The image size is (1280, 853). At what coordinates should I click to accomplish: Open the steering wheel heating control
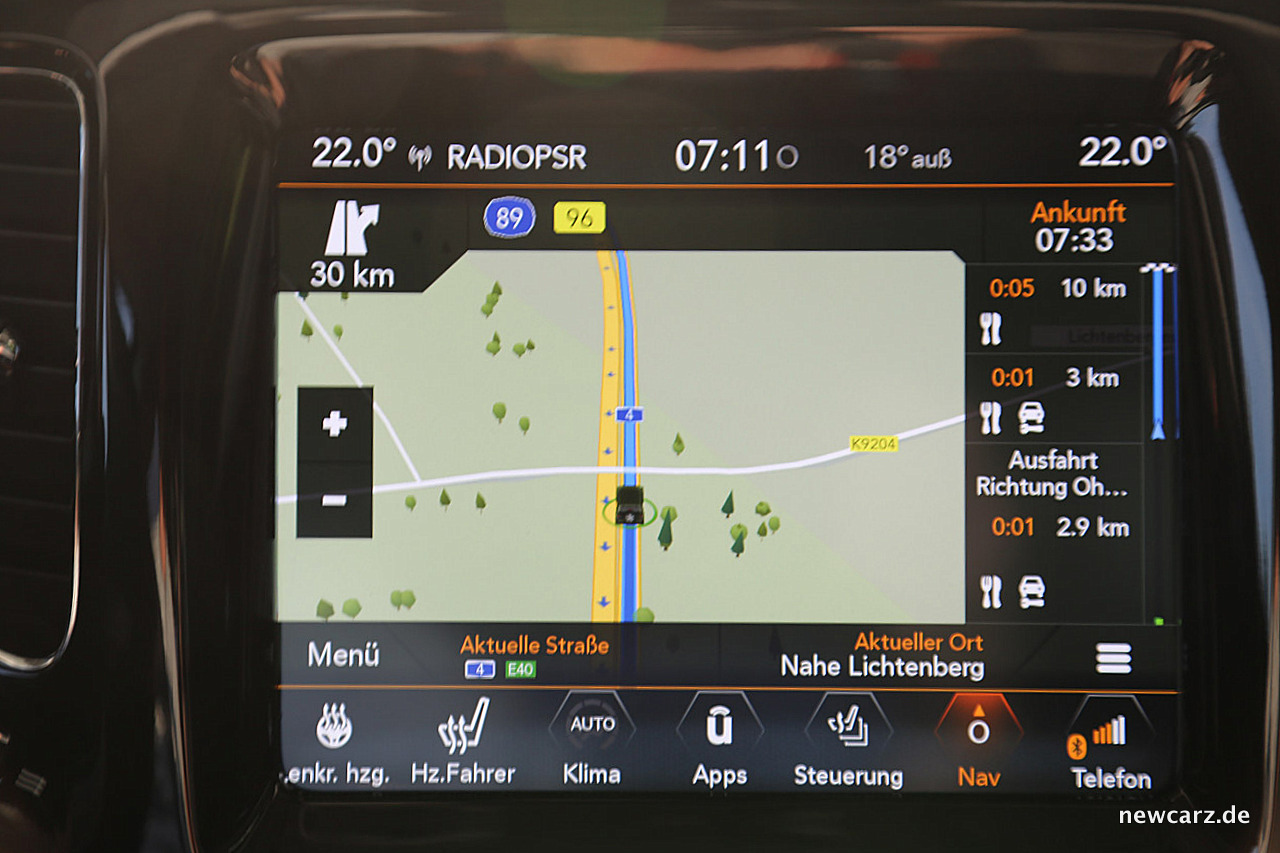pos(335,745)
